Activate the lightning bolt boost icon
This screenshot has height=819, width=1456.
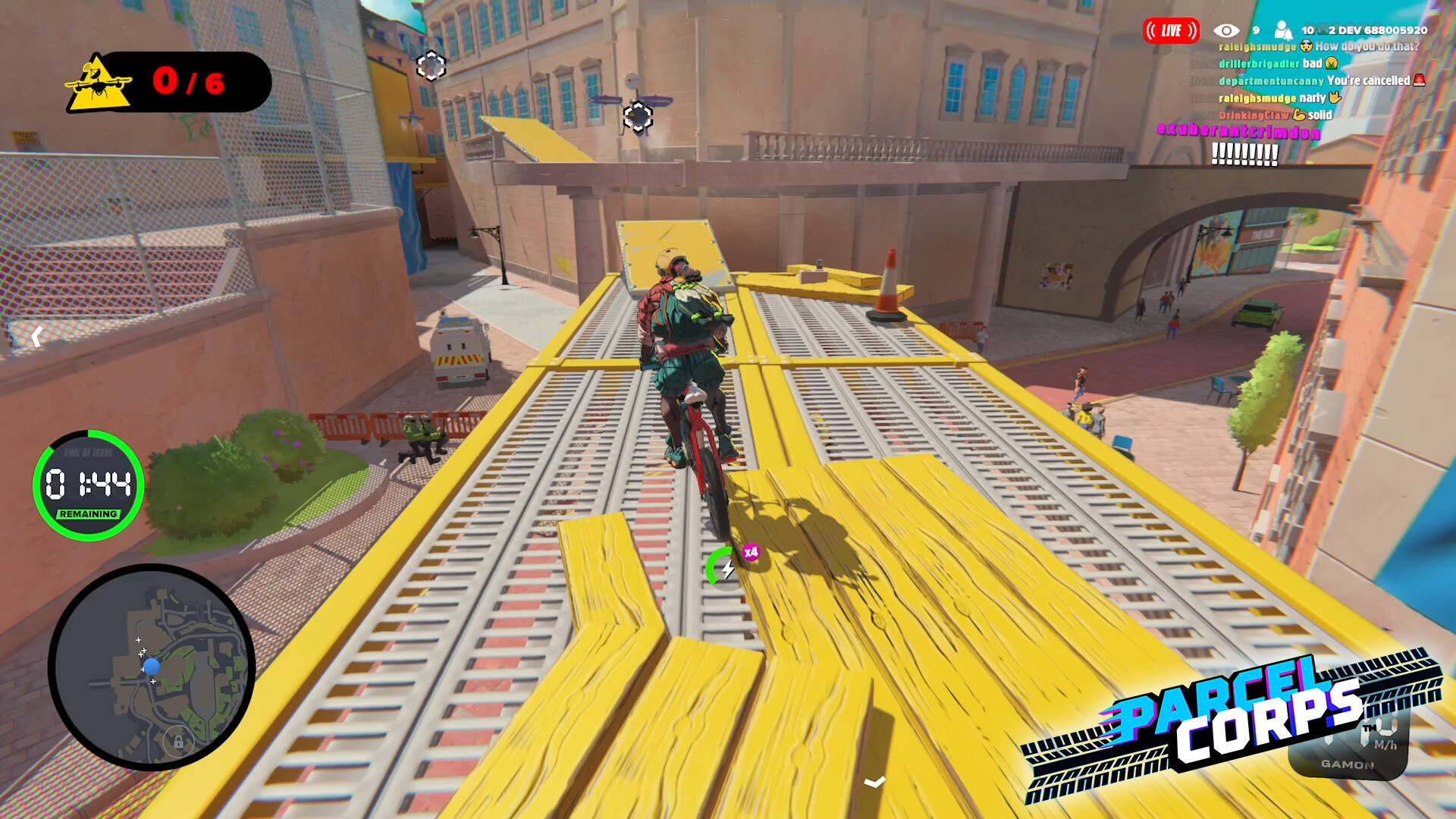(x=726, y=568)
